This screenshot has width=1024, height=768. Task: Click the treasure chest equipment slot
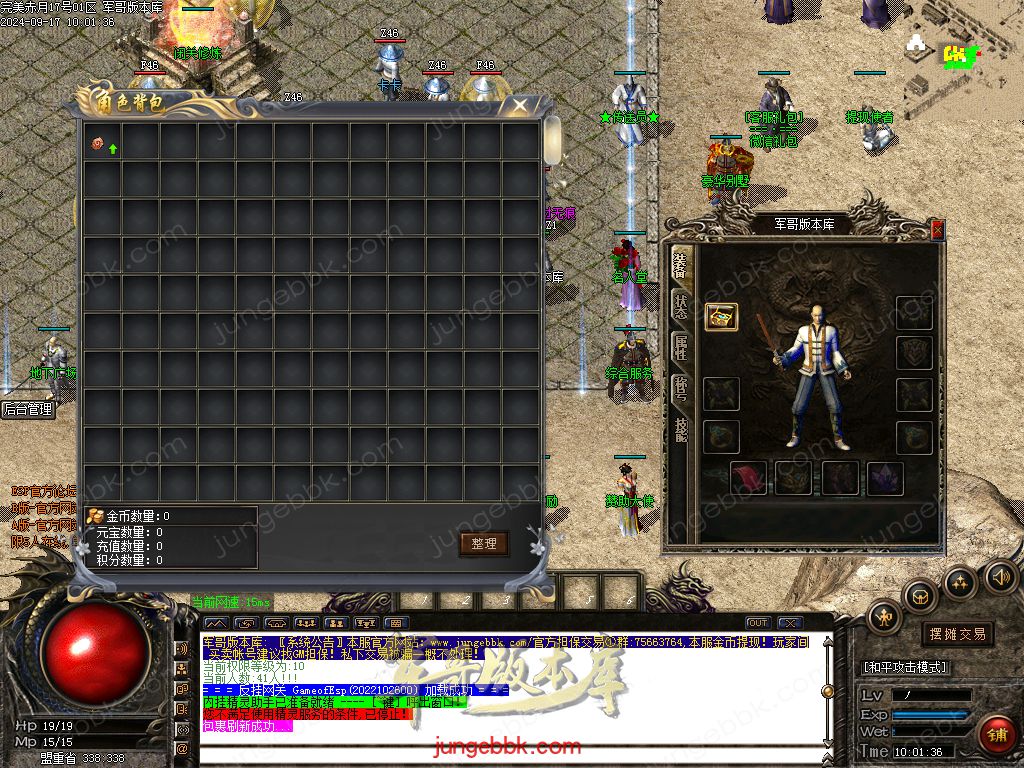pos(721,317)
